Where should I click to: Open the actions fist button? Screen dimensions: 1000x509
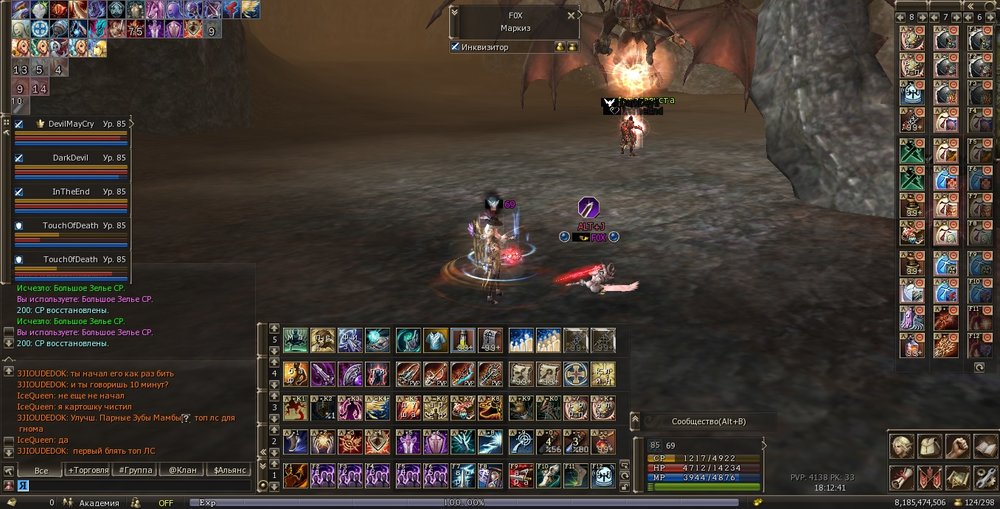[956, 447]
